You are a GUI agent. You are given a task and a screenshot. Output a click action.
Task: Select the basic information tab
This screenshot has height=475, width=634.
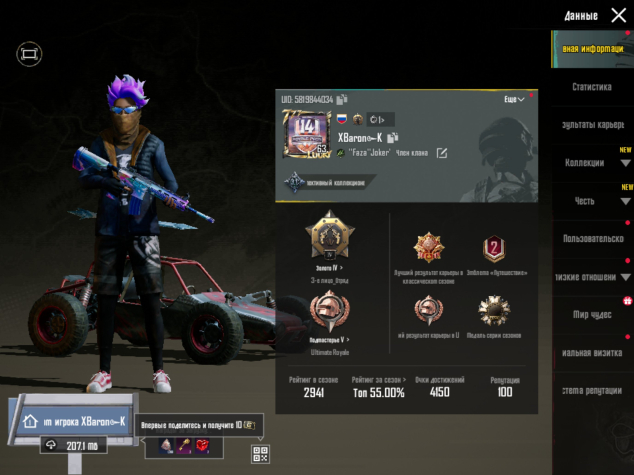click(x=592, y=49)
